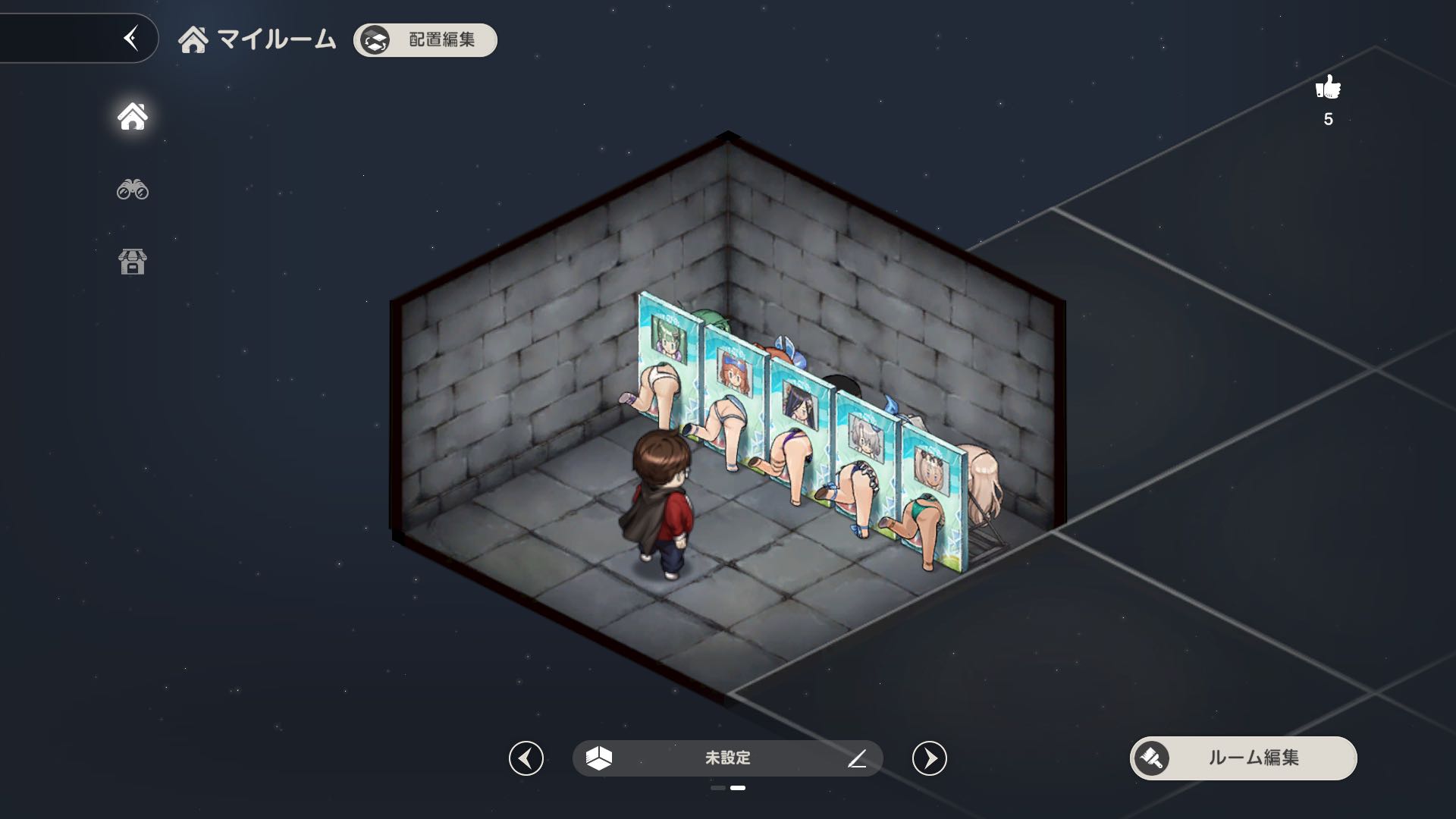Switch to the previous room layout
The height and width of the screenshot is (819, 1456).
tap(526, 758)
